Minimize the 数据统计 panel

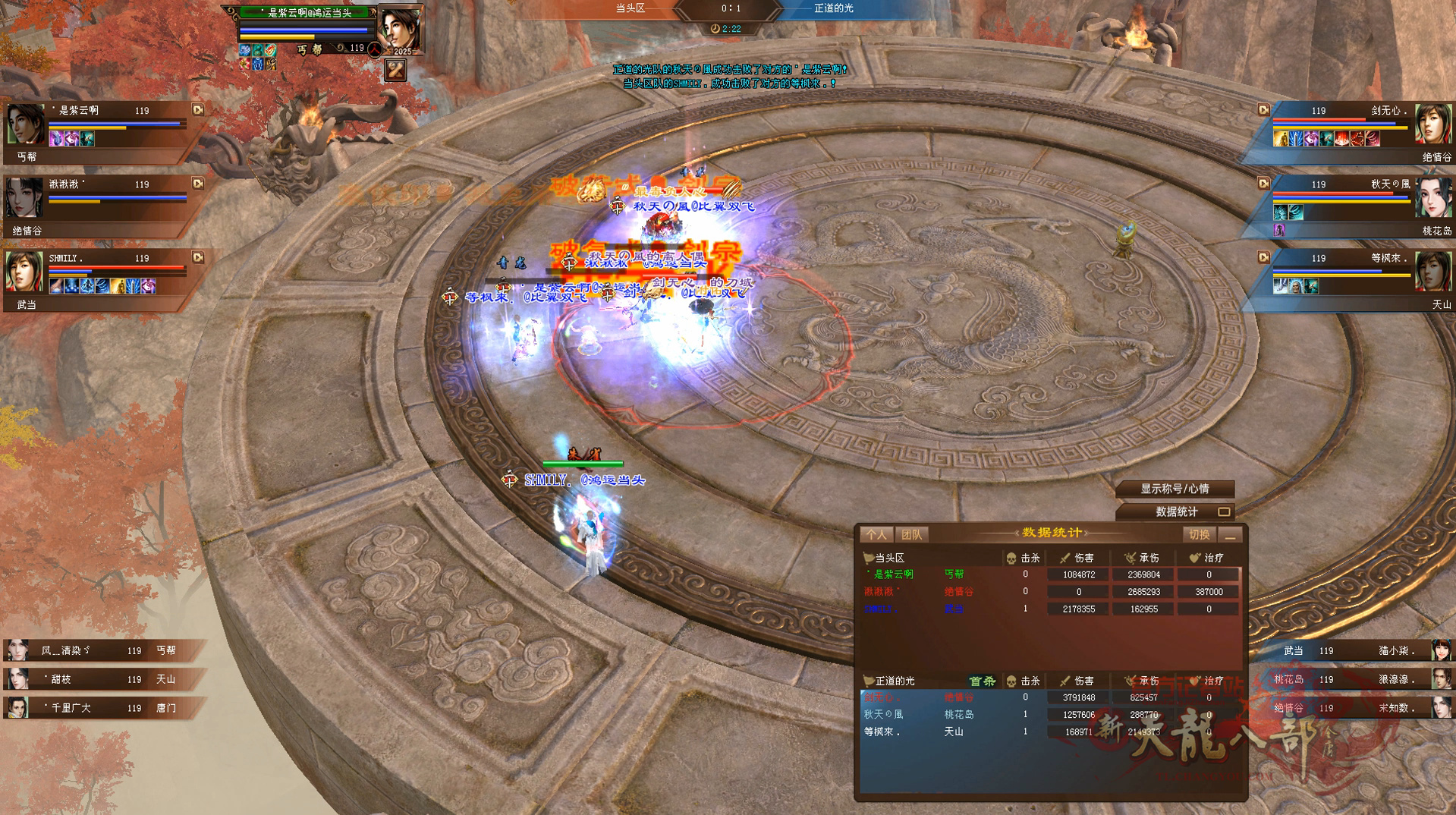[x=1231, y=535]
